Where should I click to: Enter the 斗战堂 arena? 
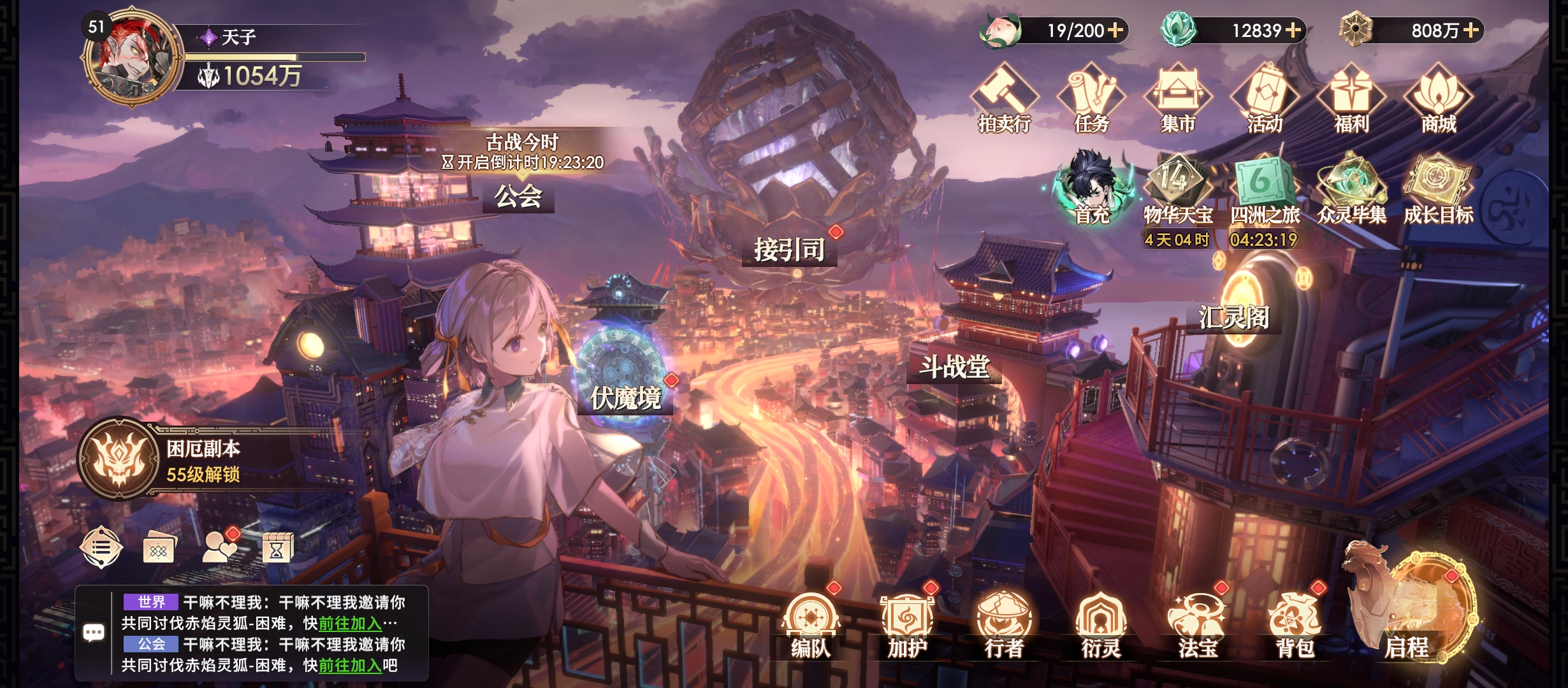[x=954, y=368]
